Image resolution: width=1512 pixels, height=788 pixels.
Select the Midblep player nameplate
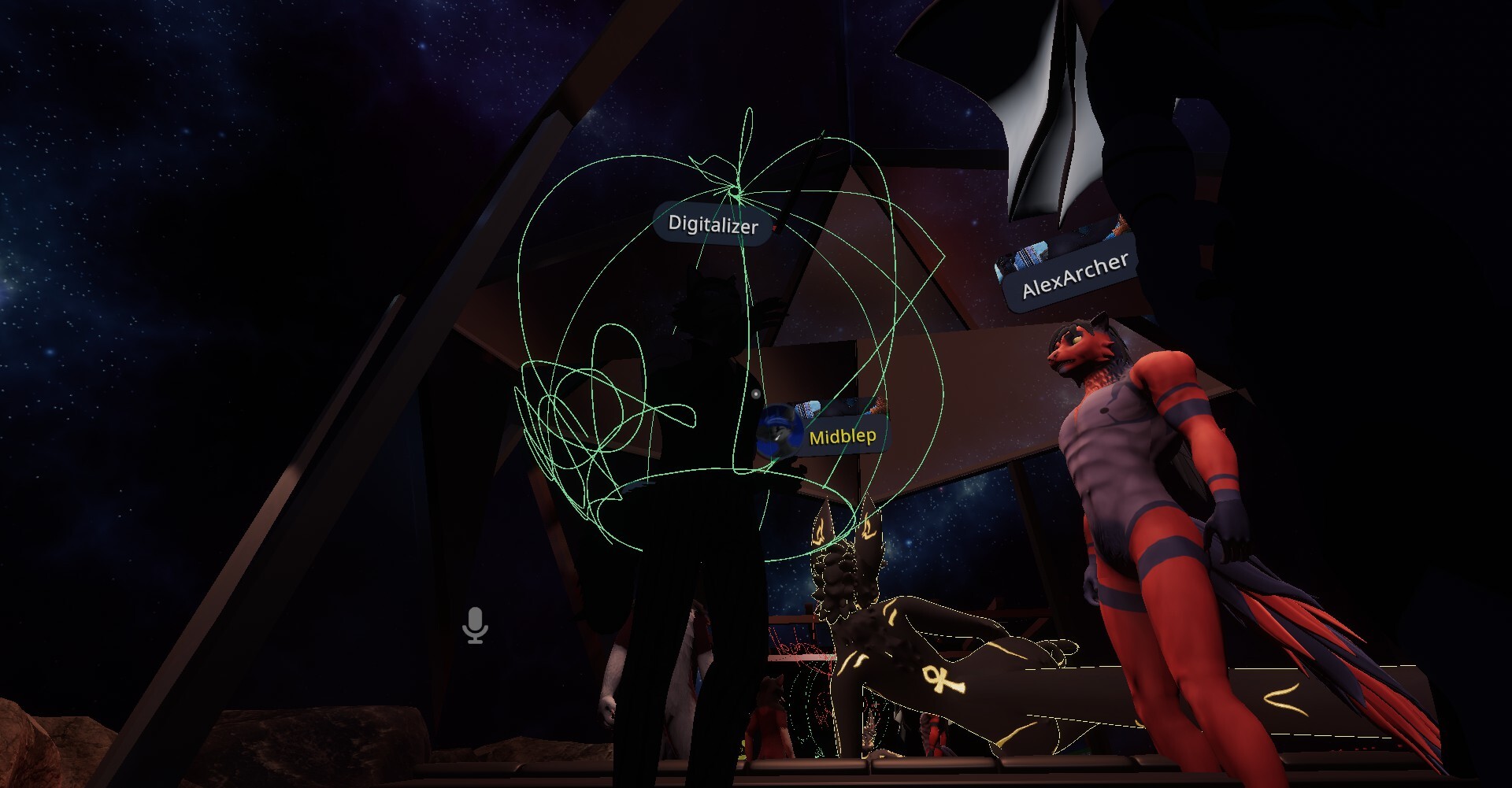coord(841,436)
